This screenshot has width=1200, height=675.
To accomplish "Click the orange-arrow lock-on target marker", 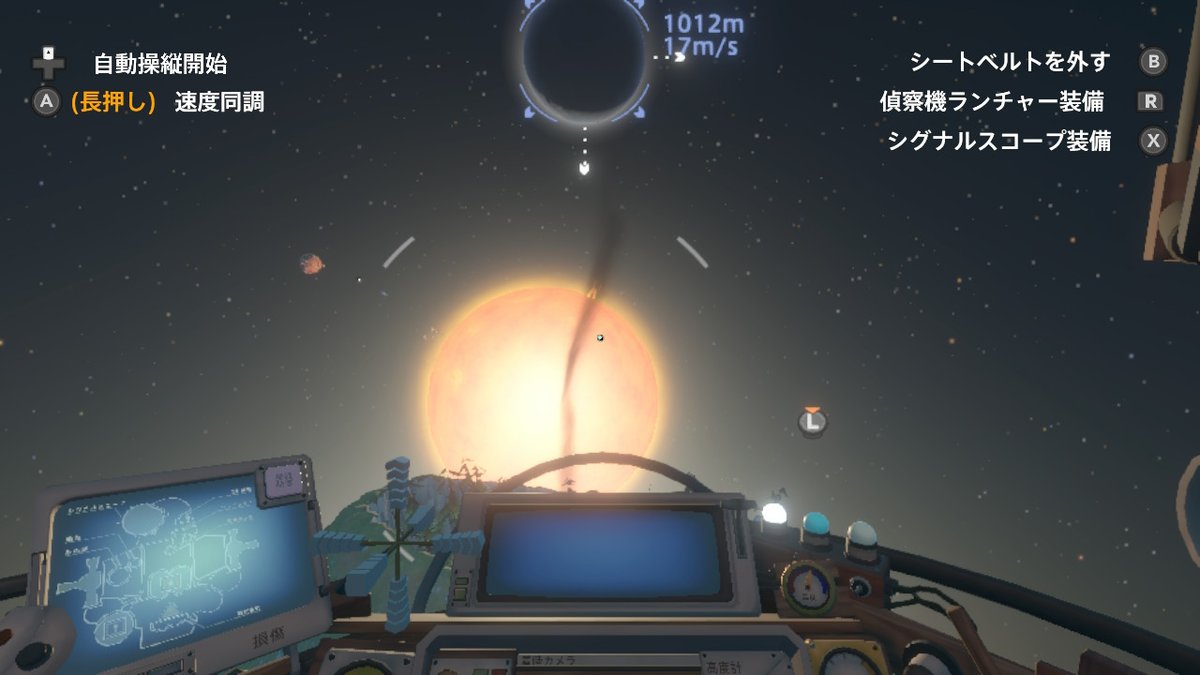I will click(x=813, y=421).
